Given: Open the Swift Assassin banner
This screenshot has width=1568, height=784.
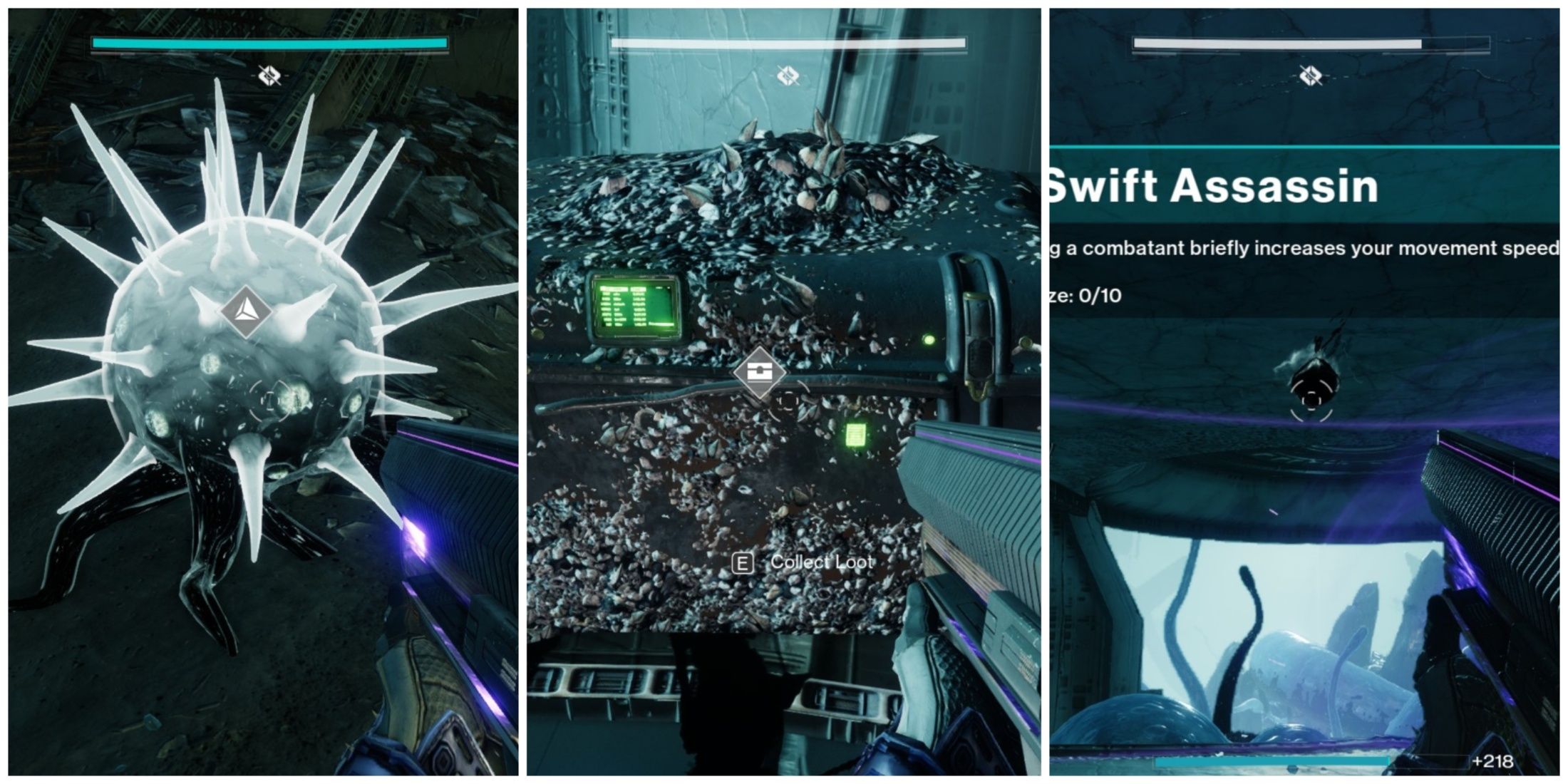Looking at the screenshot, I should pos(1212,187).
